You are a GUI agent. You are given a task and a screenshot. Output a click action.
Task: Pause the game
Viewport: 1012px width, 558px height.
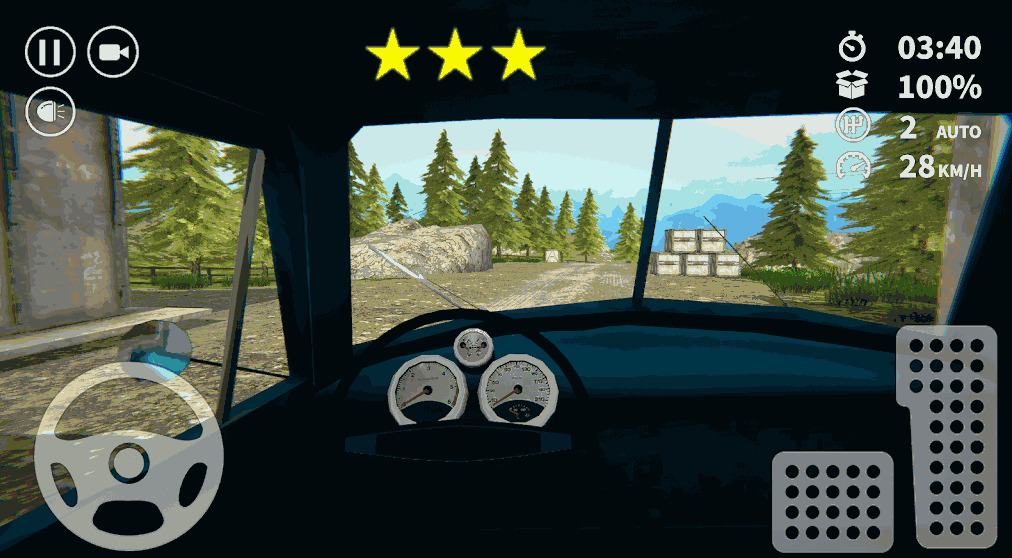coord(50,52)
